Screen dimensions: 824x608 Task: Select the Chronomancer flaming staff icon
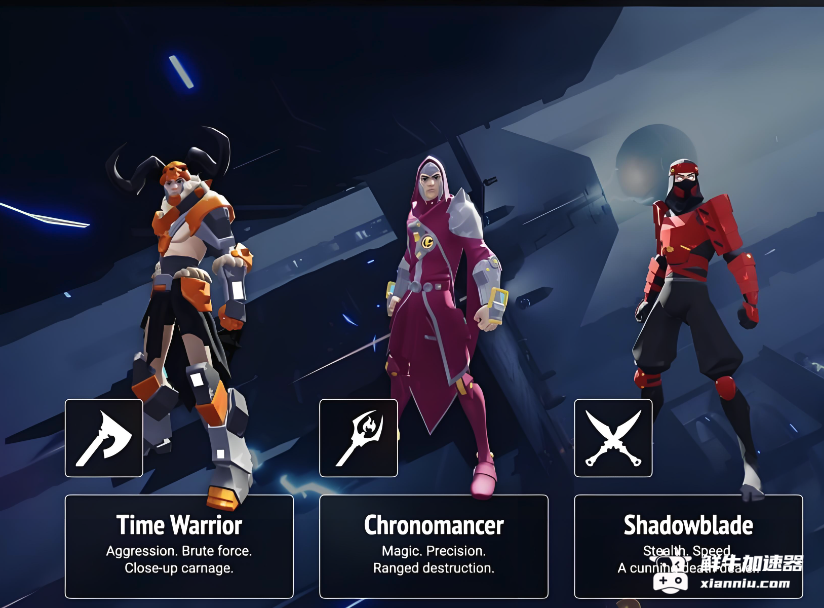pos(358,438)
